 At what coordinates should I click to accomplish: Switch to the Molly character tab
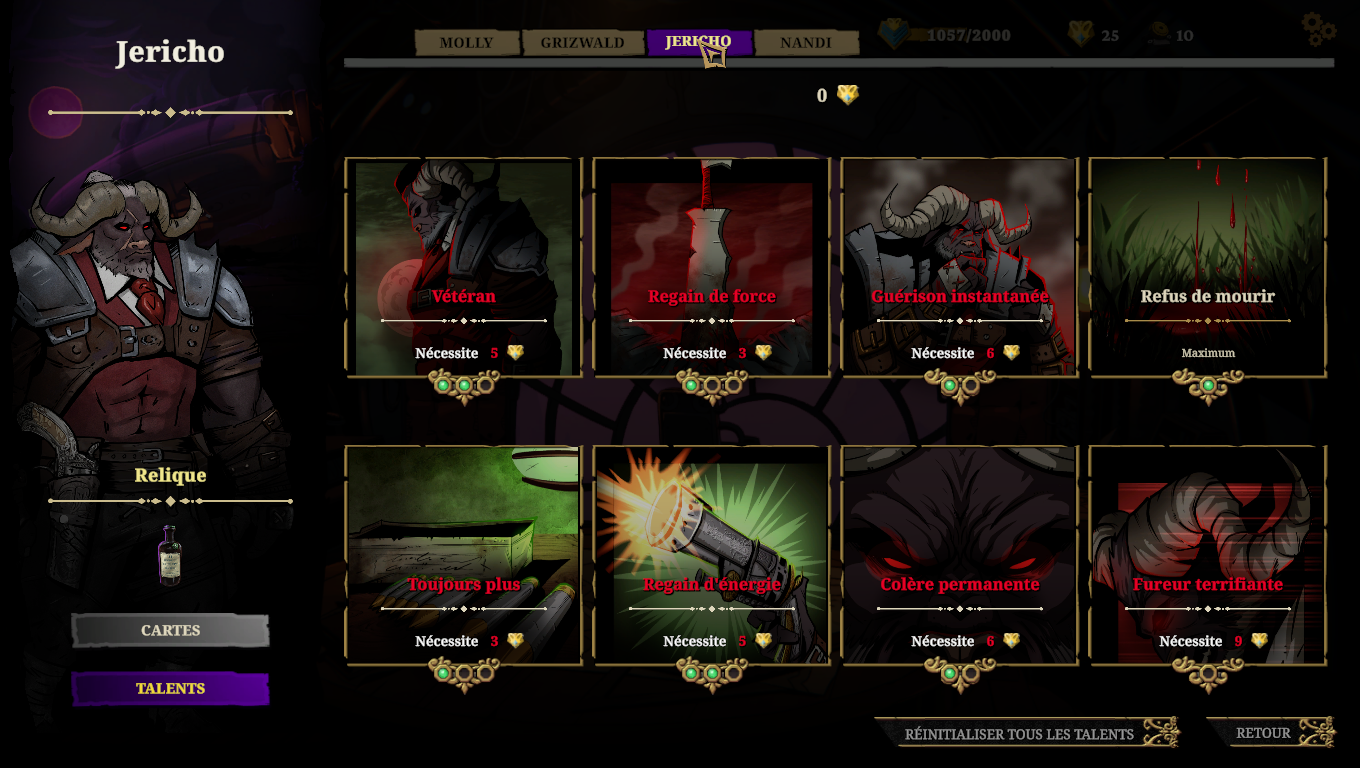(x=467, y=43)
